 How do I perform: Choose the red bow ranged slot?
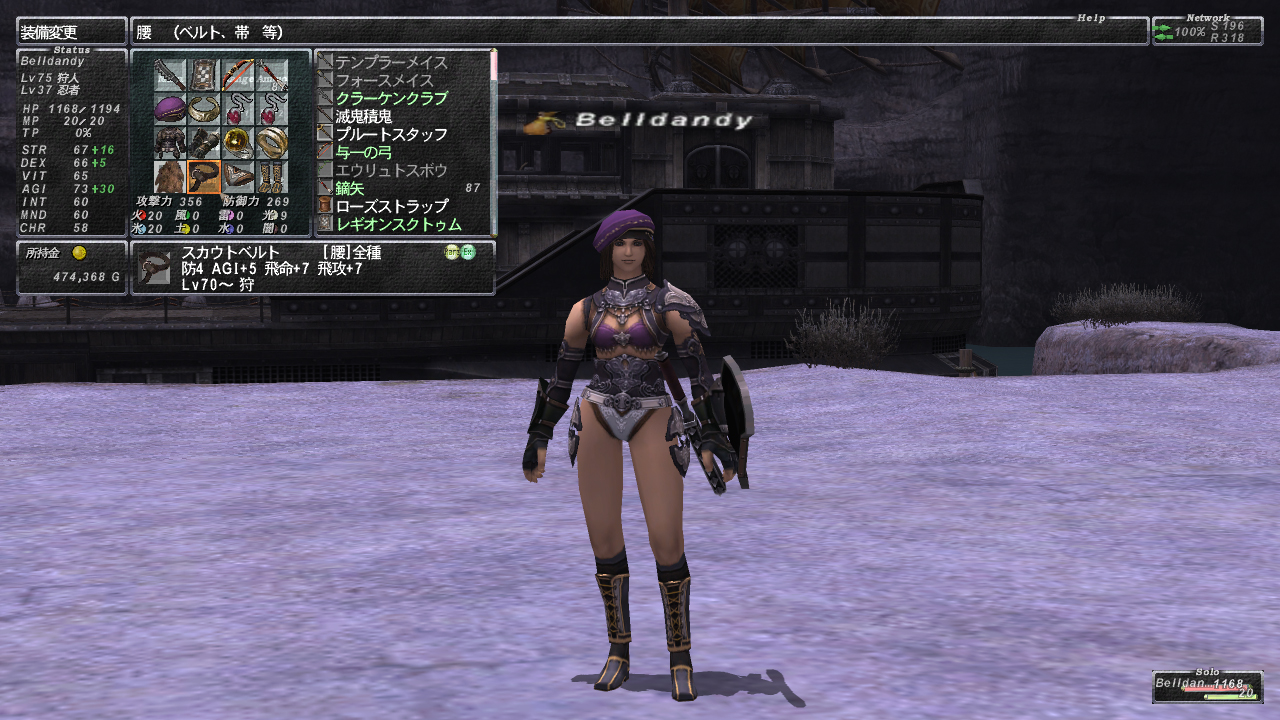[x=238, y=75]
